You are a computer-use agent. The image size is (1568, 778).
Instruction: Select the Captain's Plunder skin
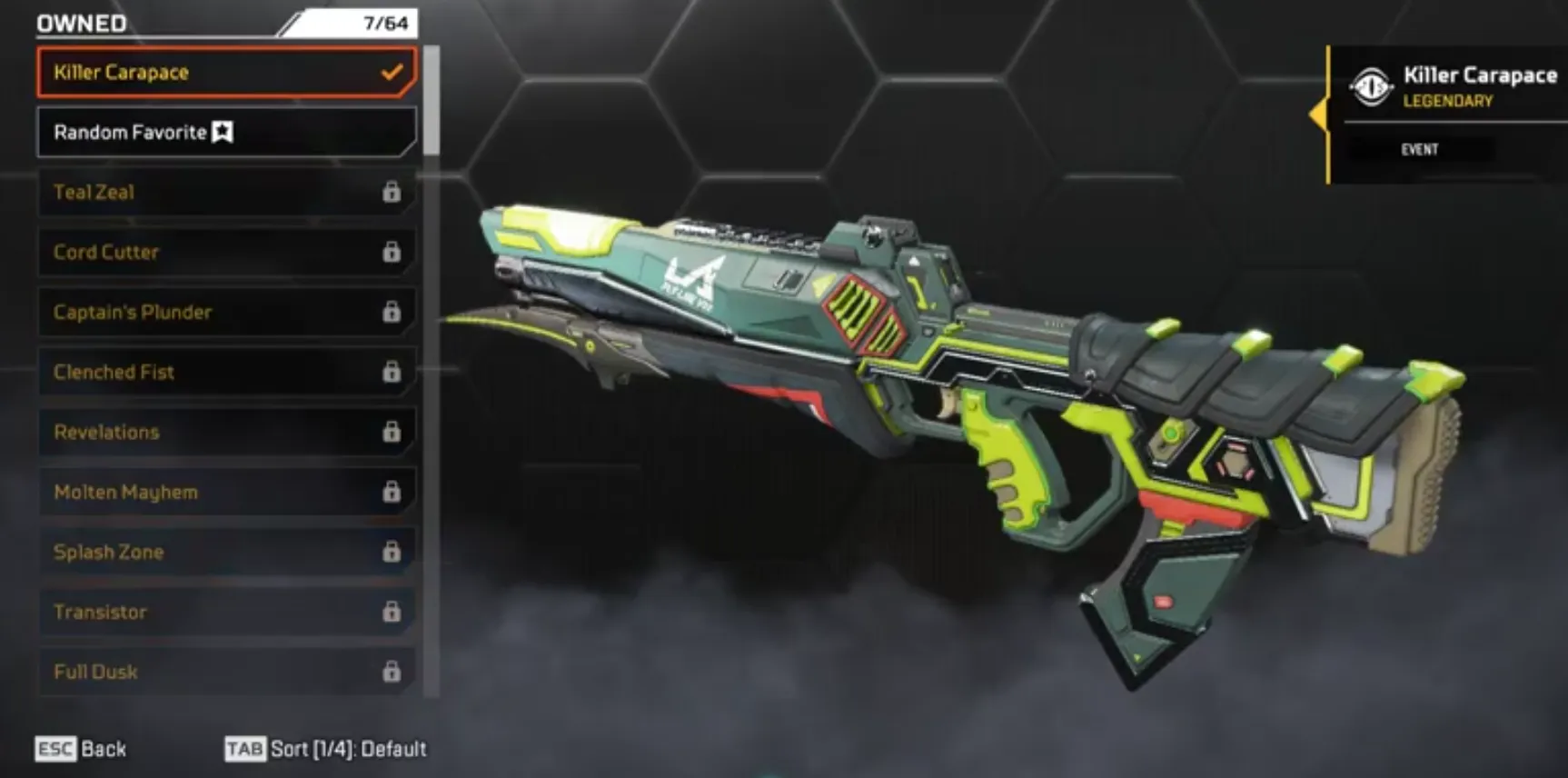point(131,312)
